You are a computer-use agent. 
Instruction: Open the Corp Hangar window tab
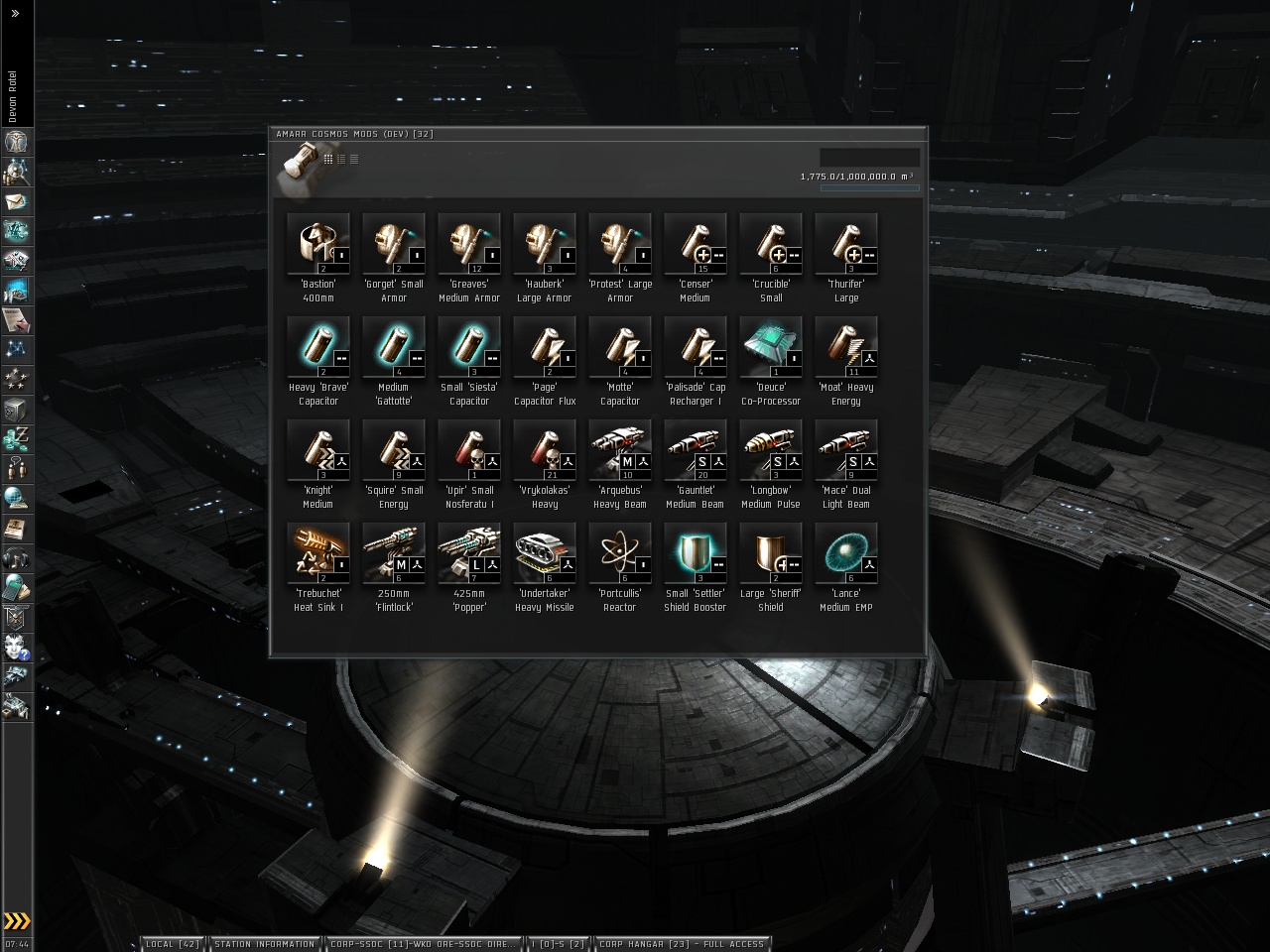pyautogui.click(x=682, y=944)
